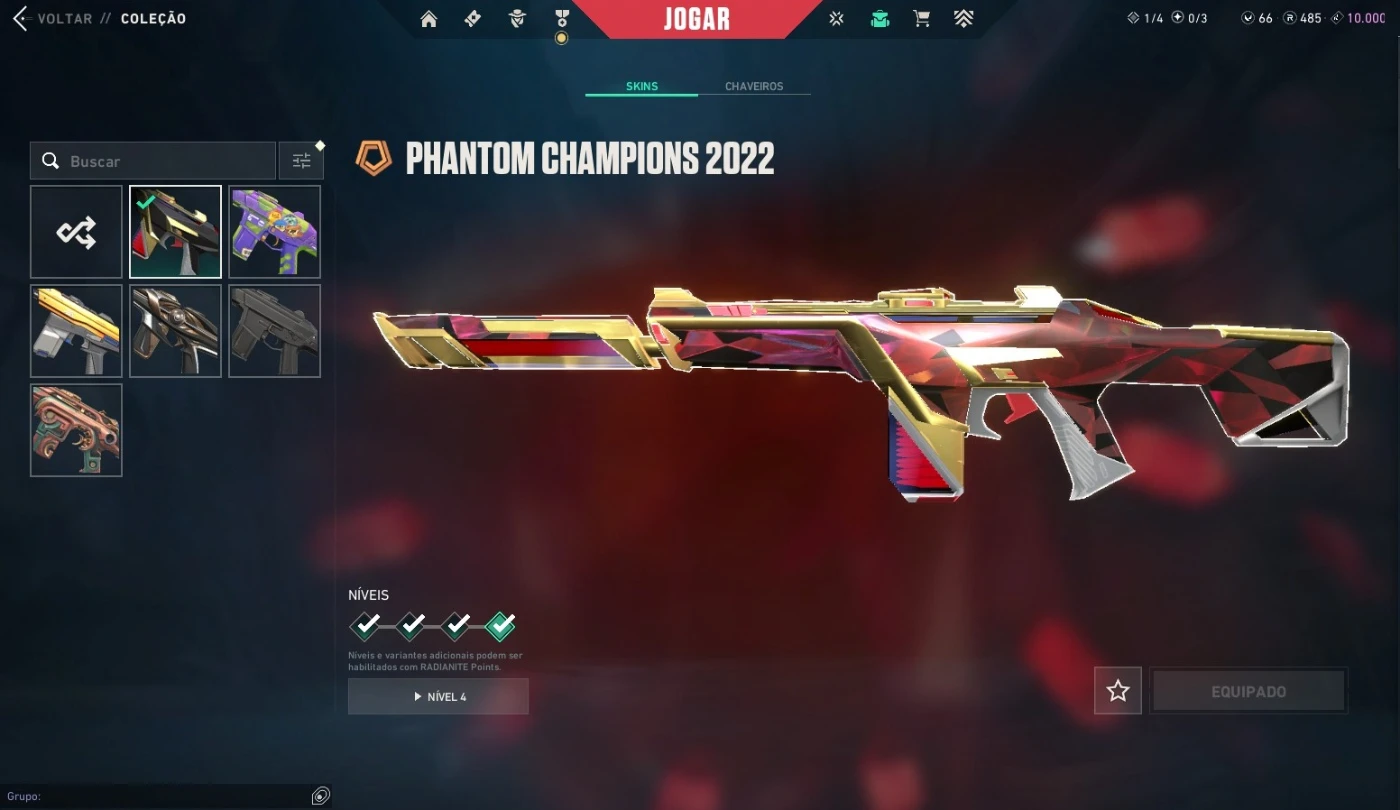
Task: Mark this skin as favorite with star
Action: [x=1117, y=691]
